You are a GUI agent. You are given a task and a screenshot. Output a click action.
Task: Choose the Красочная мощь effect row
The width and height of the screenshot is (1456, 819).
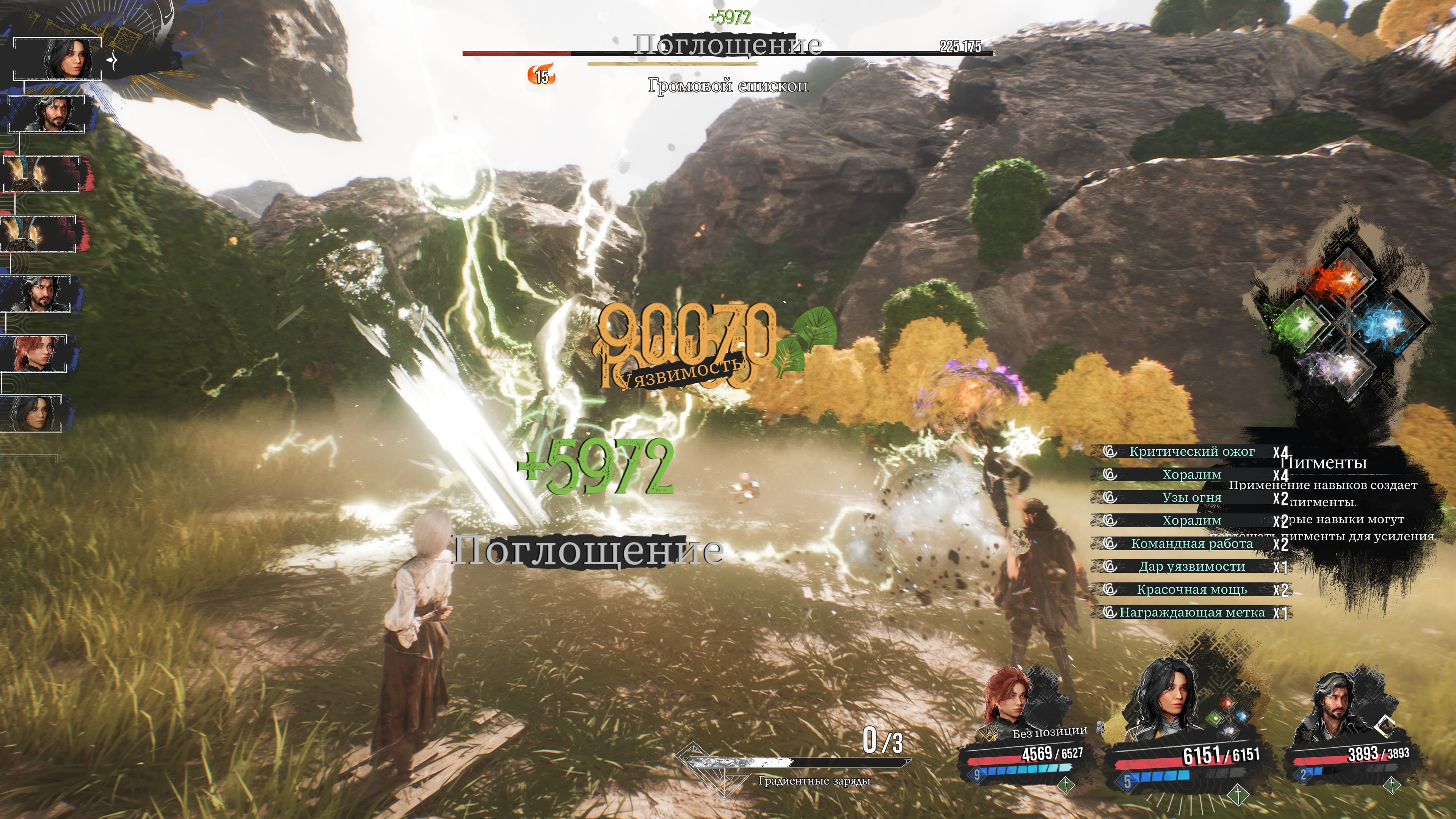pos(1191,590)
